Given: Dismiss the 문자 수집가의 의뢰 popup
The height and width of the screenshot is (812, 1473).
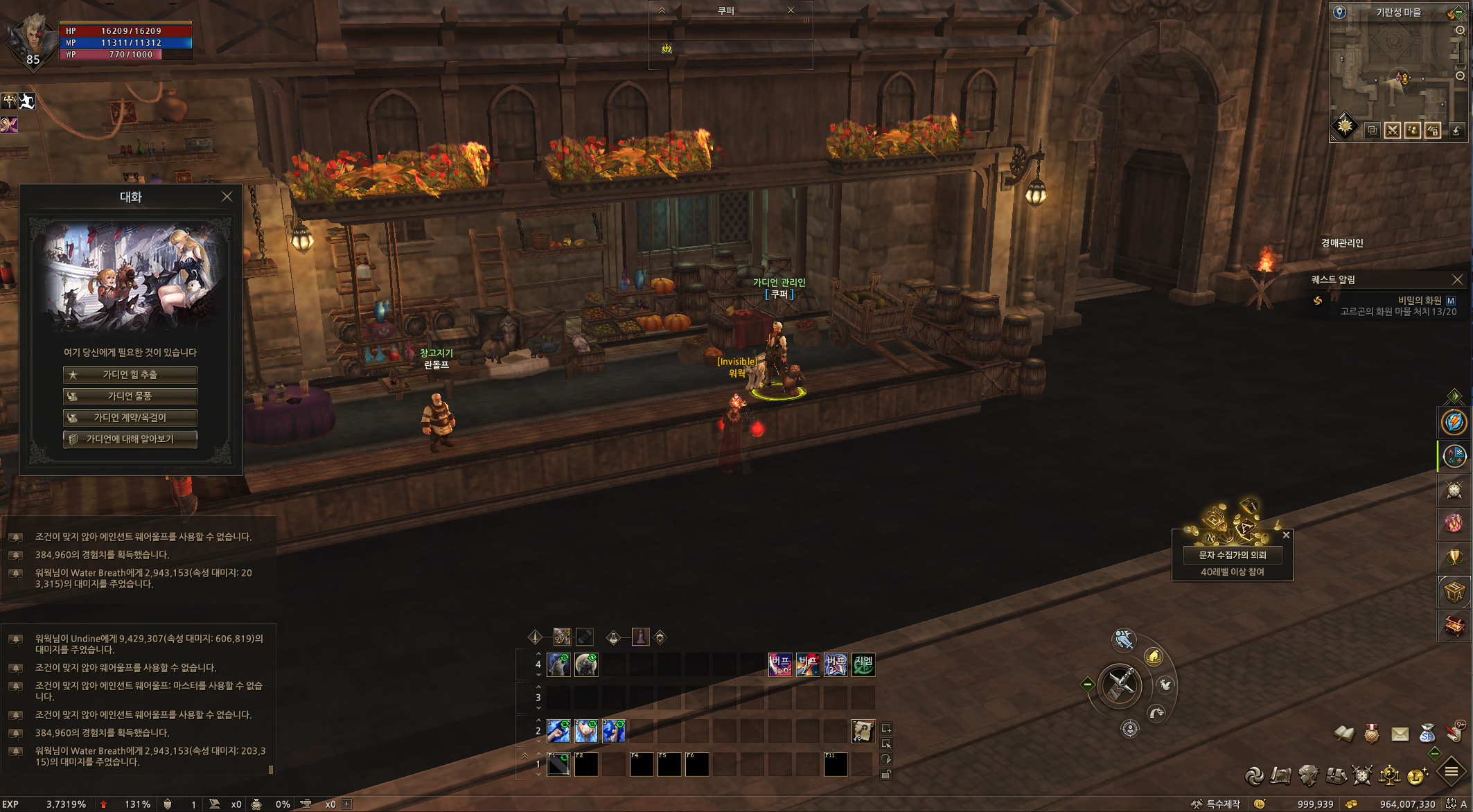Looking at the screenshot, I should click(x=1286, y=535).
